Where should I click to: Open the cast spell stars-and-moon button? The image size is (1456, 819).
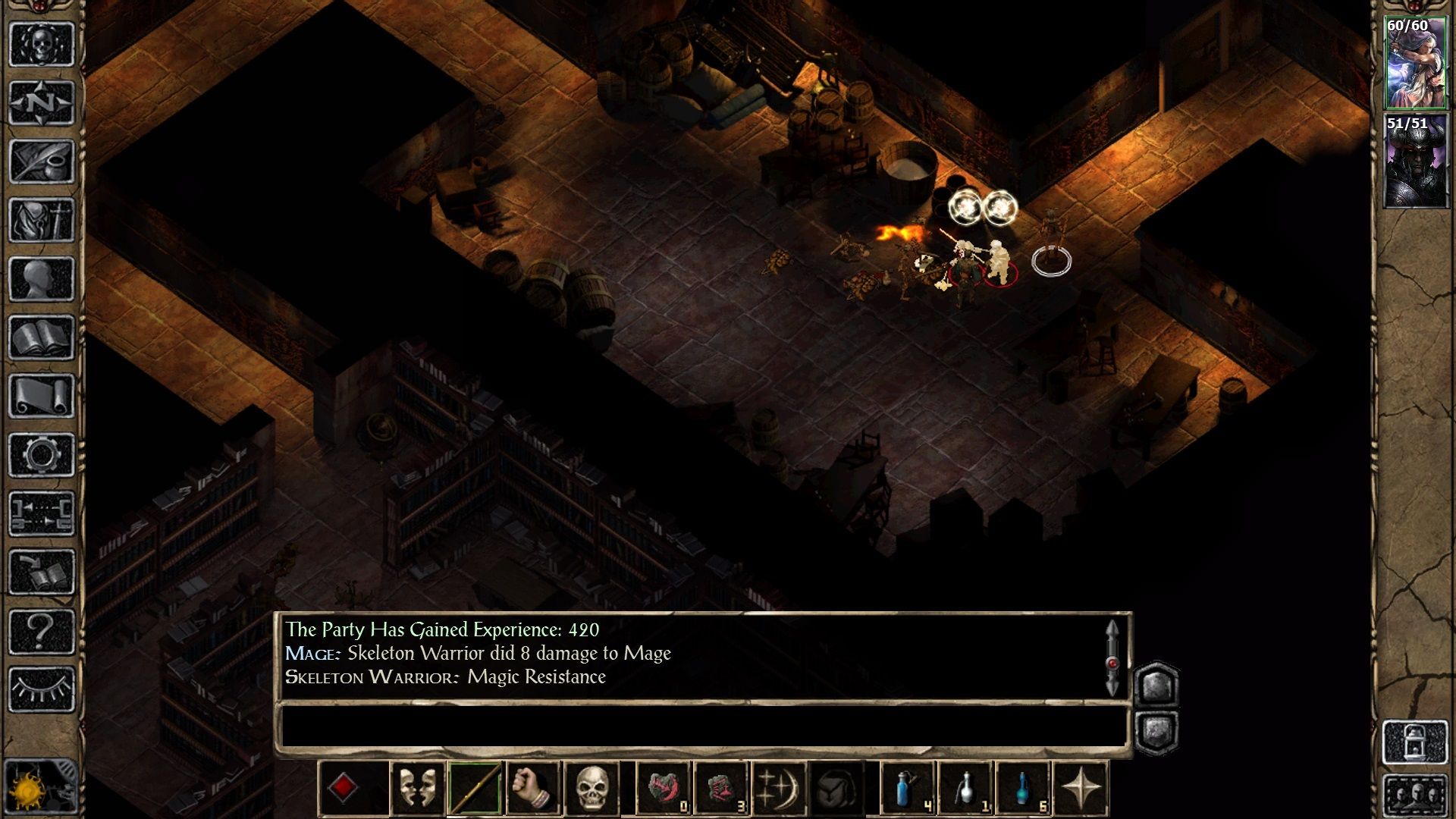click(x=777, y=789)
